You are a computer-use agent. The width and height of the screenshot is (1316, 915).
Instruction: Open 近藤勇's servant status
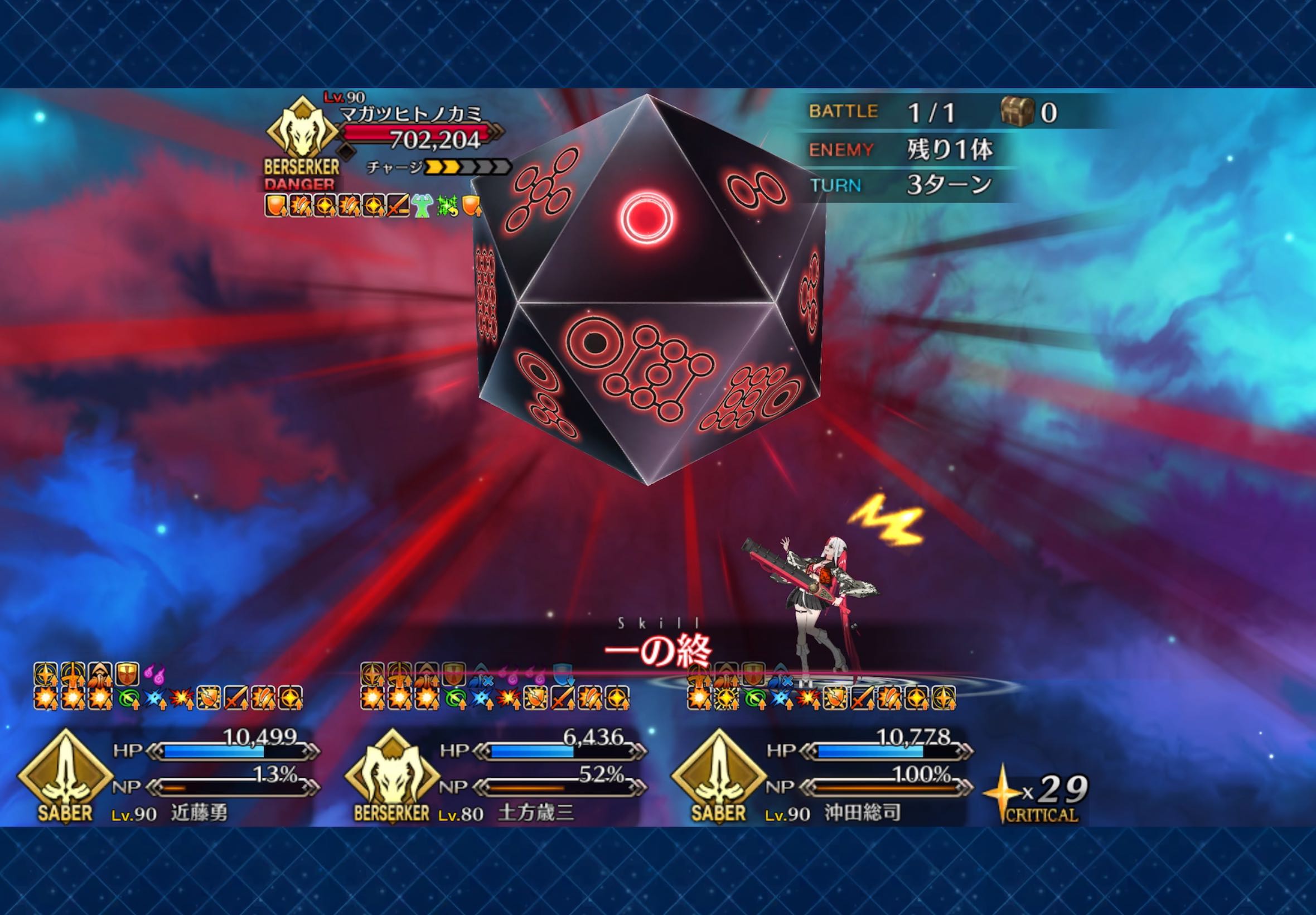(x=199, y=812)
